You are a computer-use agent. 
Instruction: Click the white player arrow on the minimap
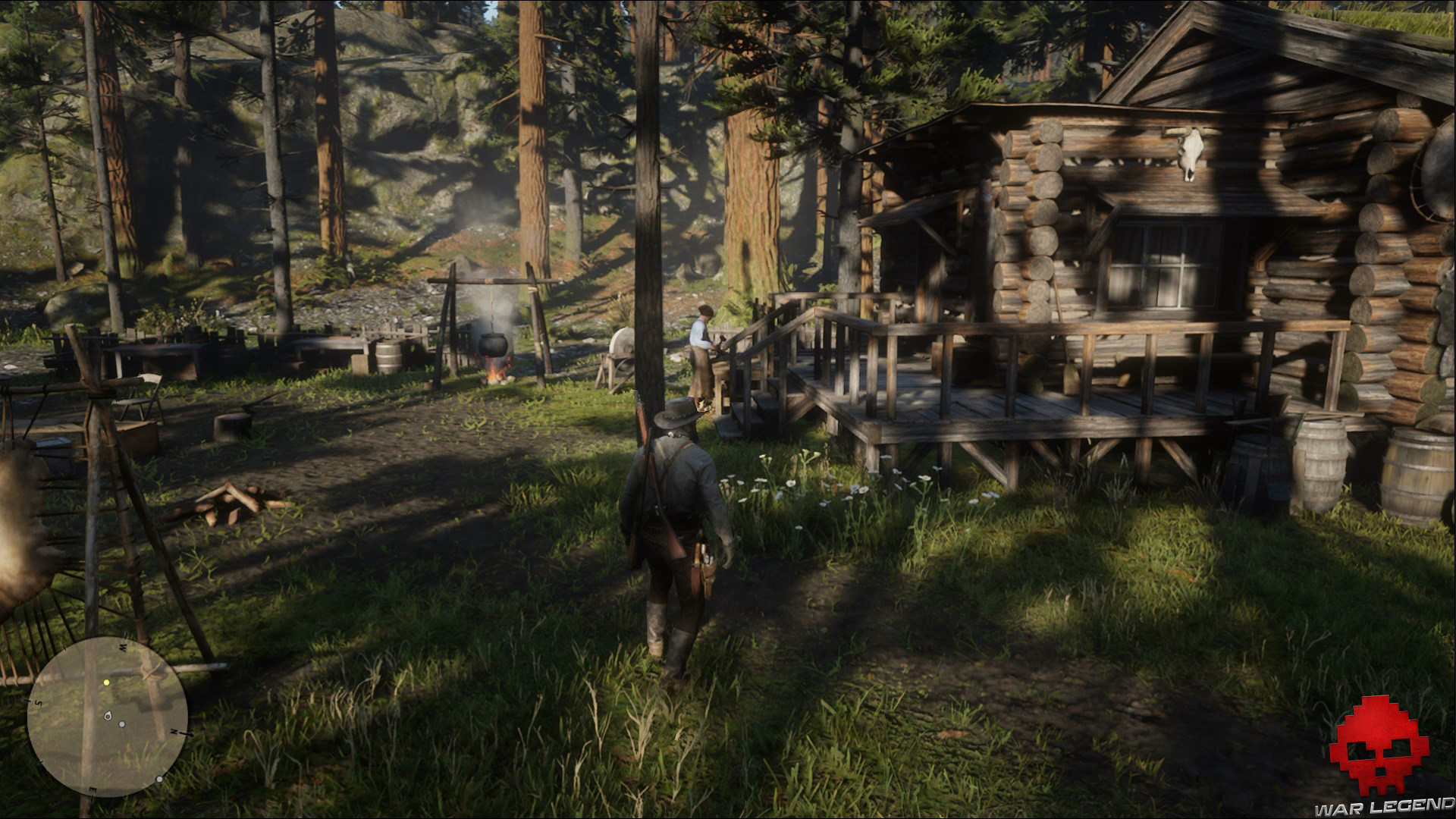(x=108, y=716)
